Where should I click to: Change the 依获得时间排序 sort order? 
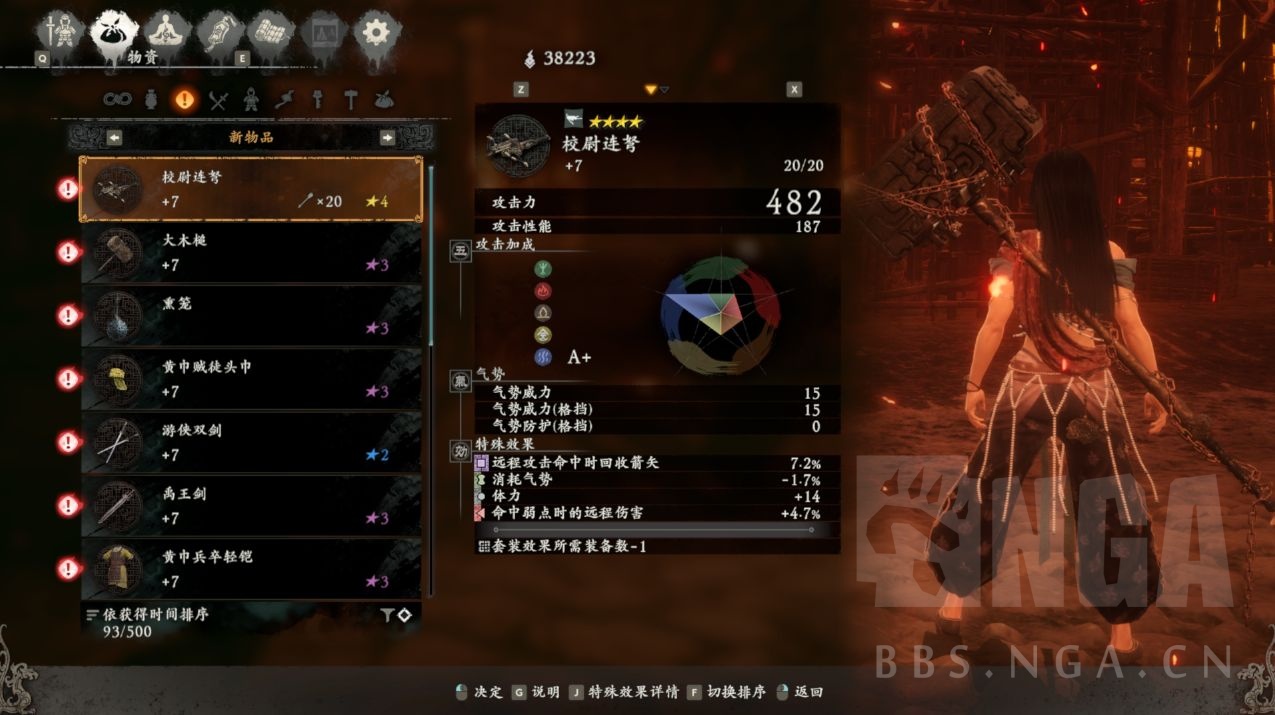(x=152, y=613)
